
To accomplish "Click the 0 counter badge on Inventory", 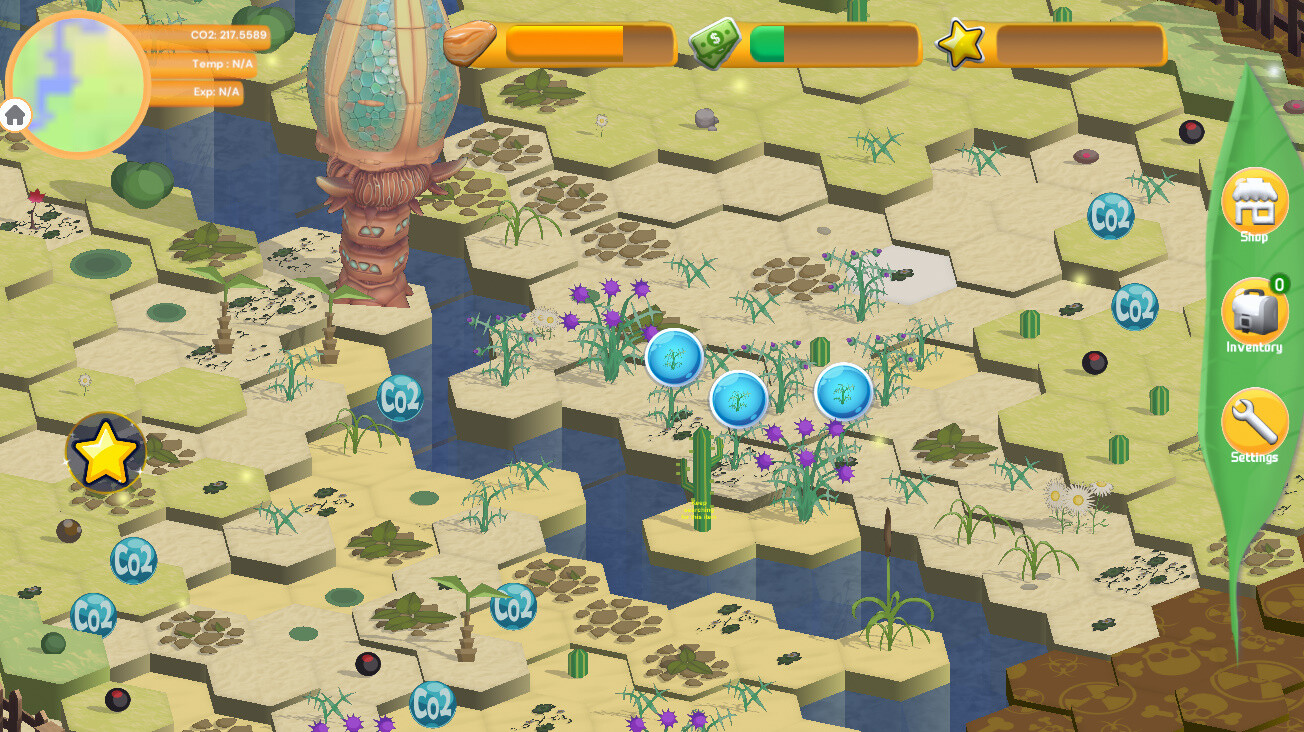I will click(1277, 283).
